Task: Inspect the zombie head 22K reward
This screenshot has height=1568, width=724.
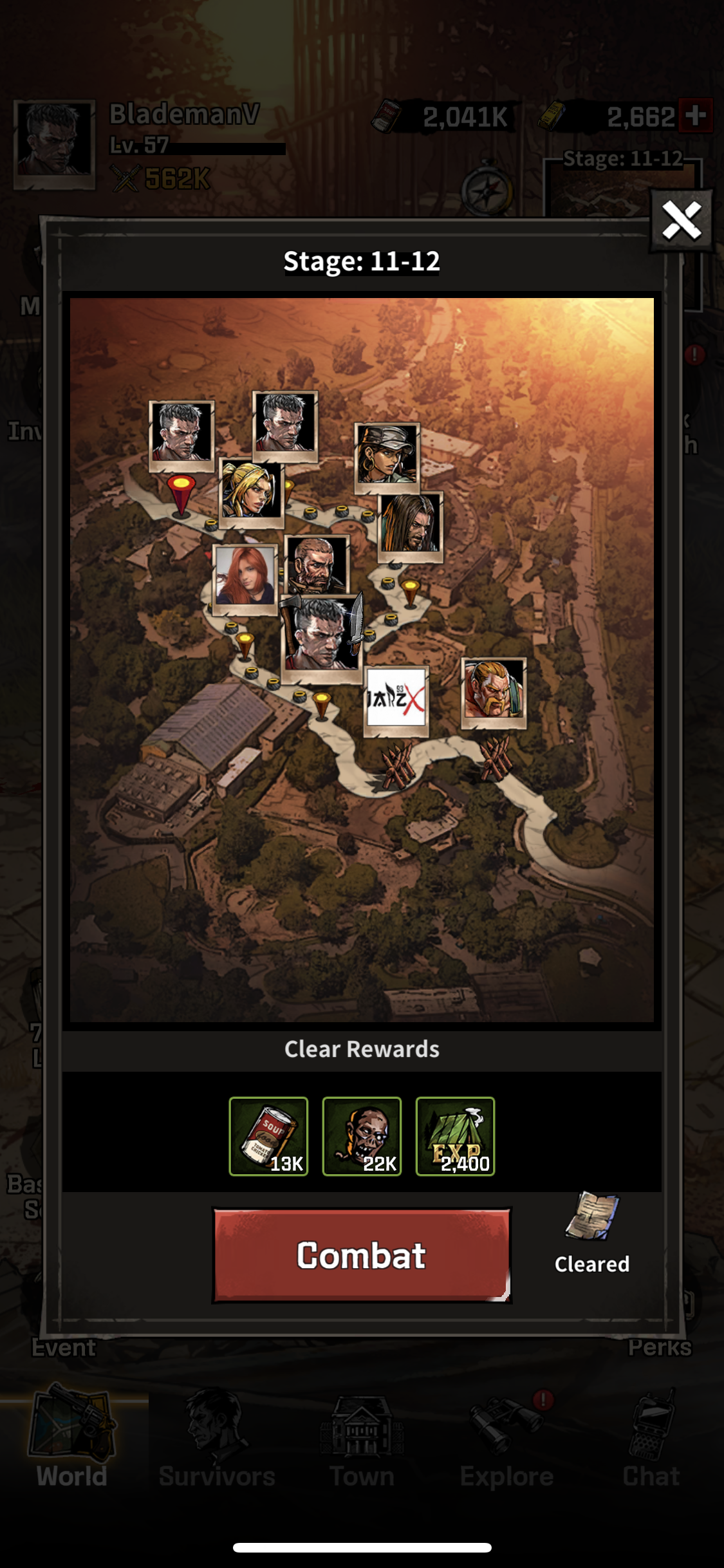Action: (362, 1136)
